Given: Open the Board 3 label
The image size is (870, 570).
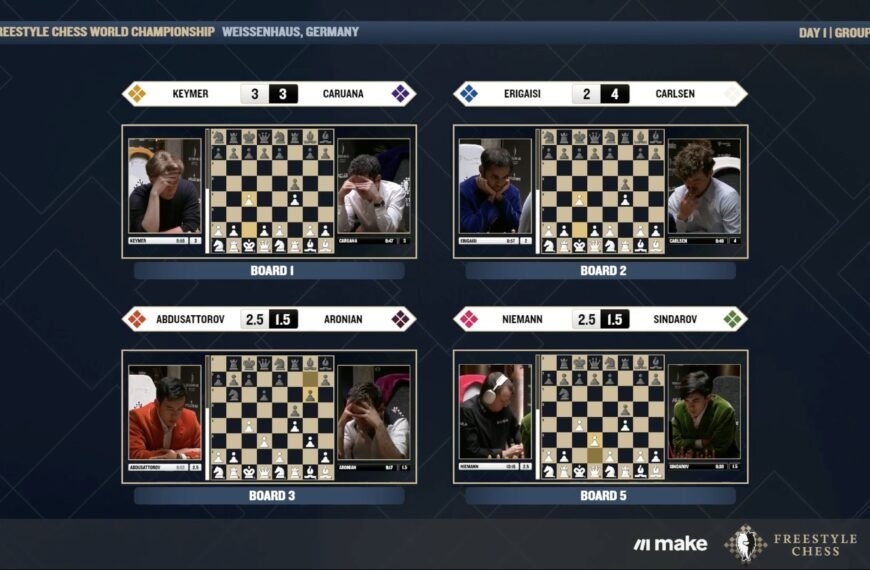Looking at the screenshot, I should coord(269,495).
